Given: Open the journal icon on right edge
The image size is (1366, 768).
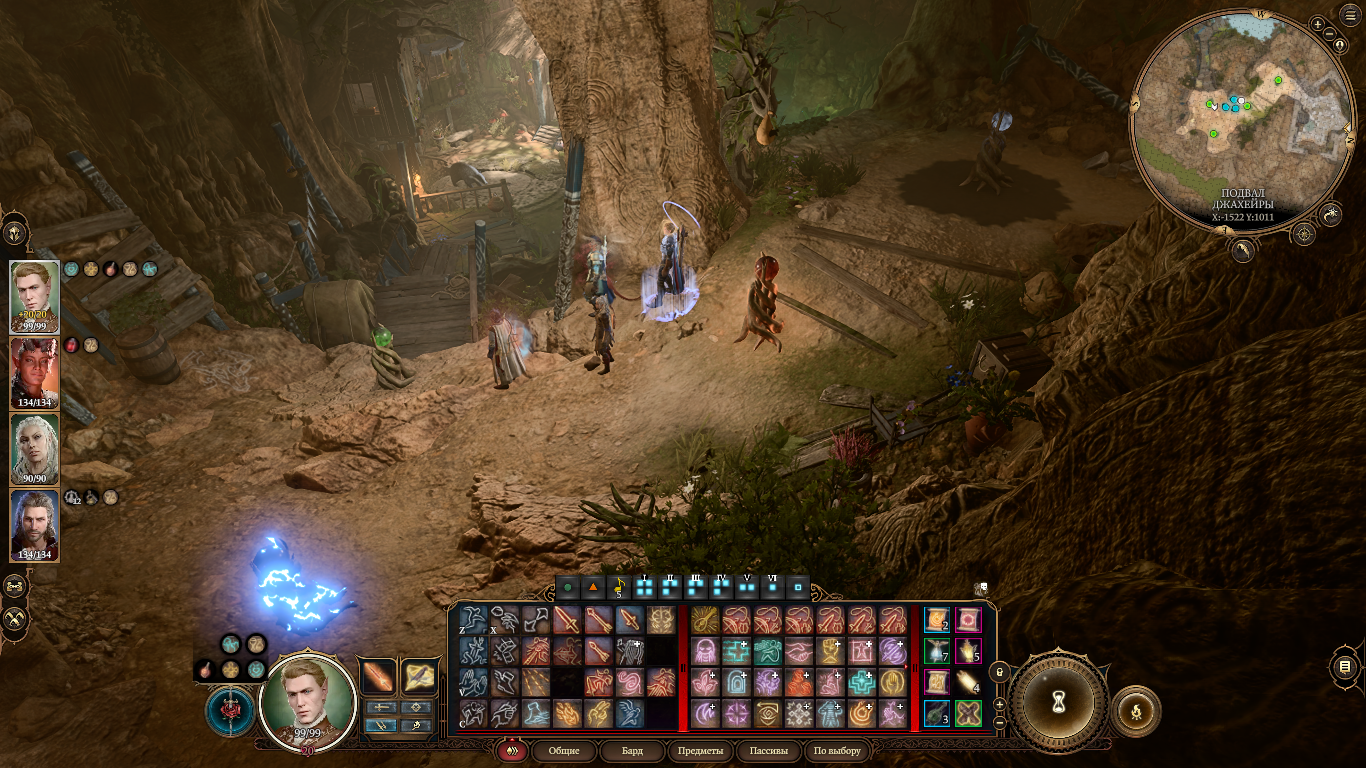Looking at the screenshot, I should (x=1345, y=667).
